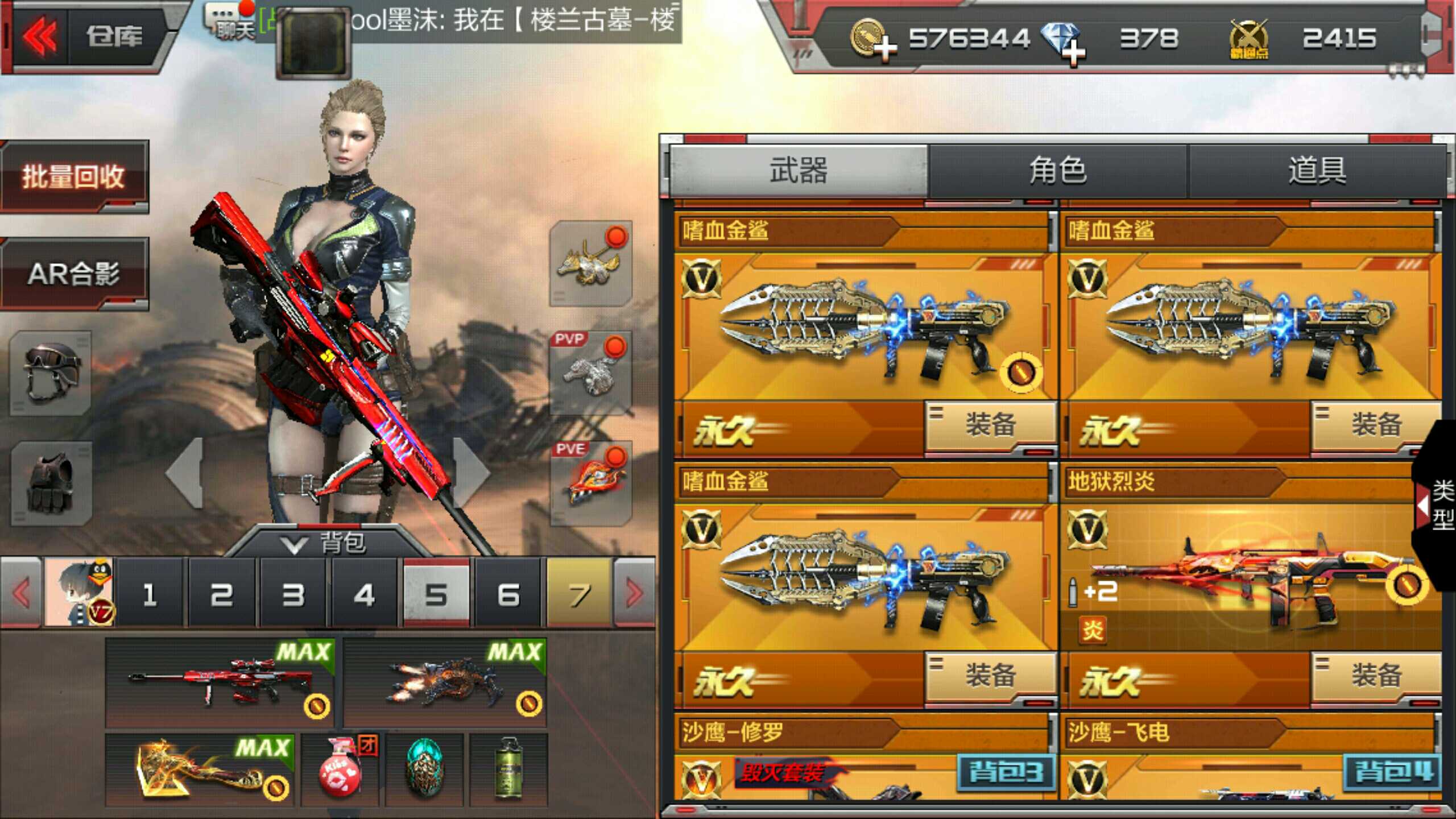Select the body armor vest slot

51,482
